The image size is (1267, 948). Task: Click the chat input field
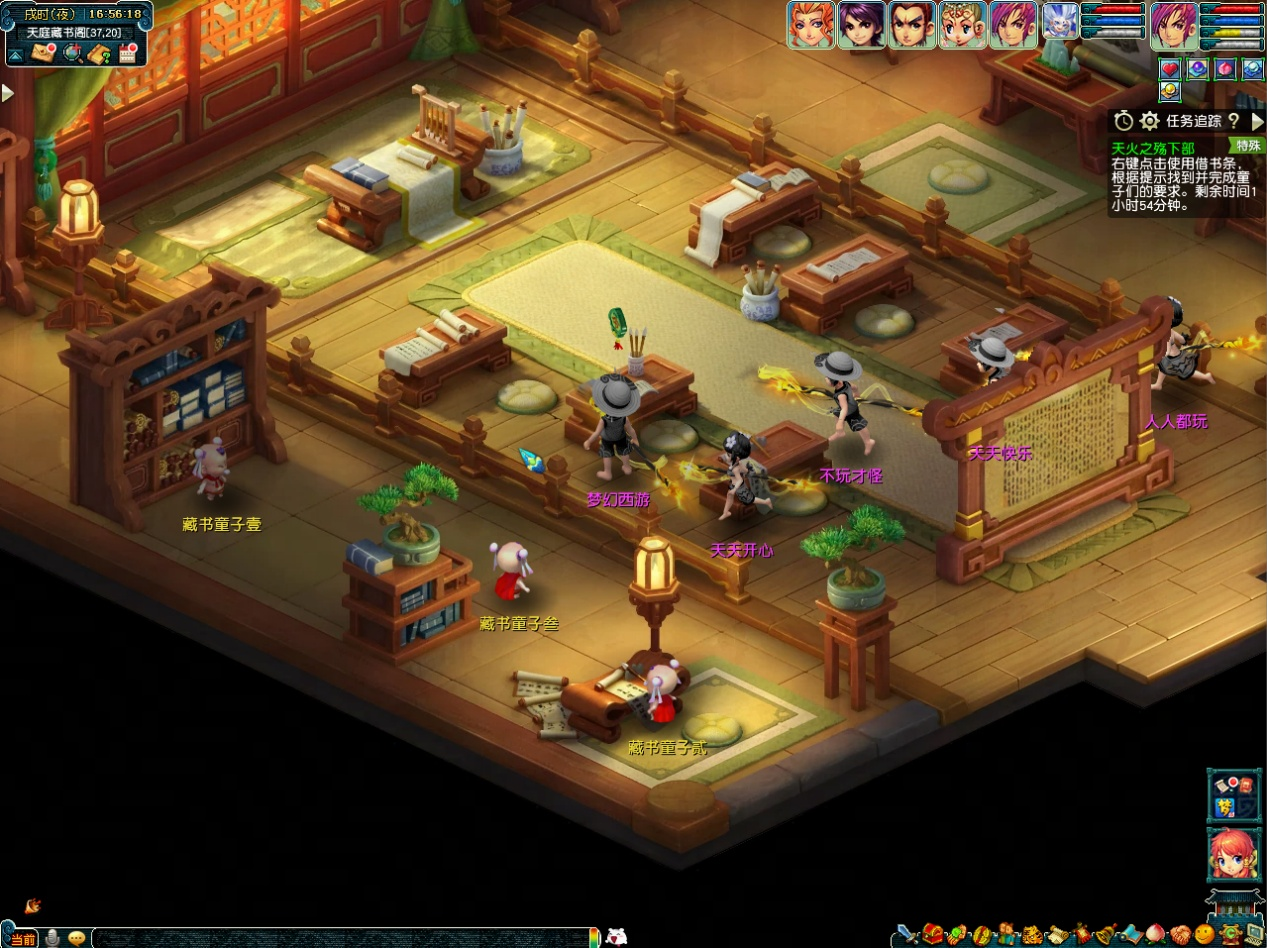(340, 938)
